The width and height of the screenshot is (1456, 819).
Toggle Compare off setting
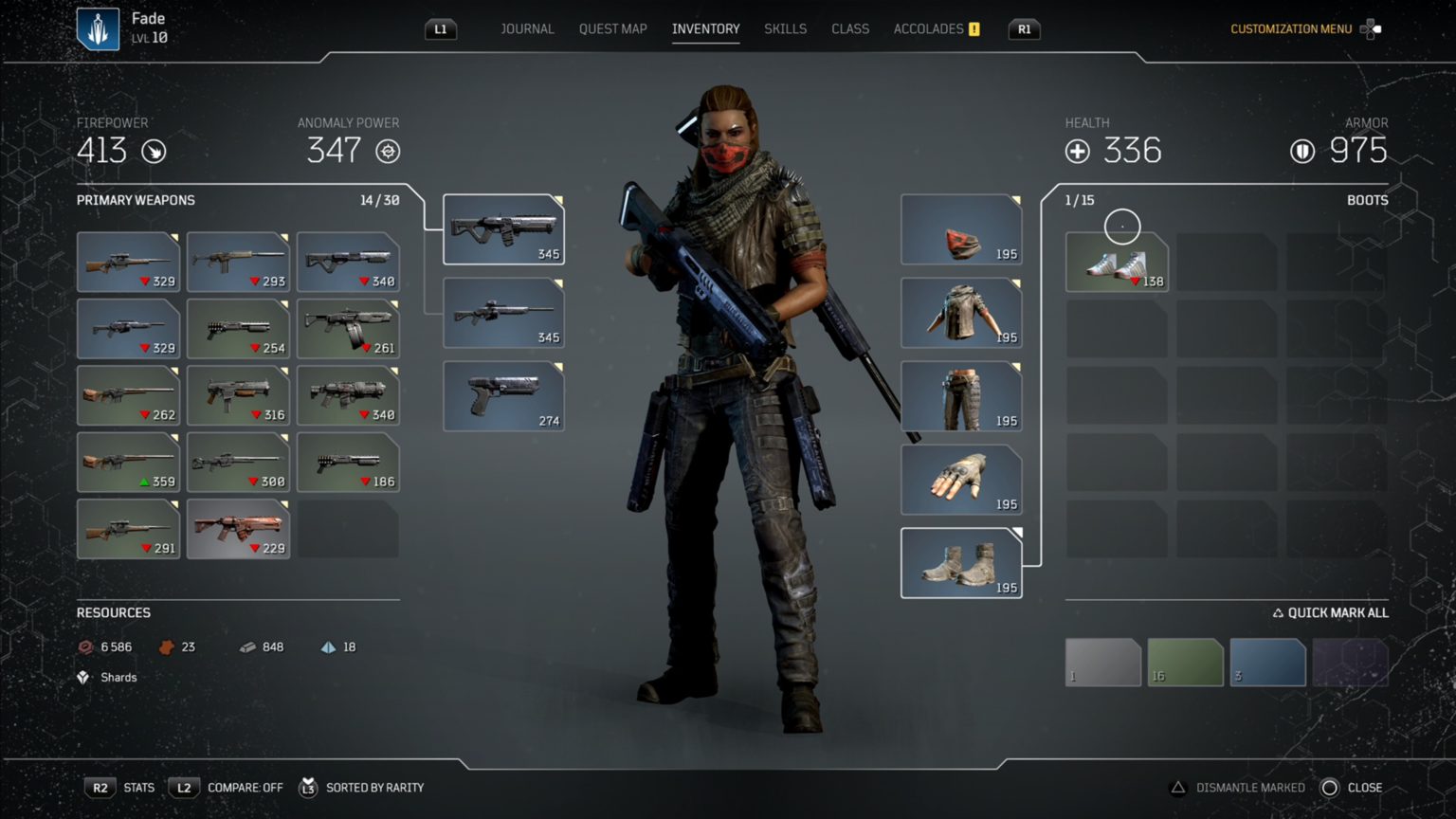pos(245,787)
